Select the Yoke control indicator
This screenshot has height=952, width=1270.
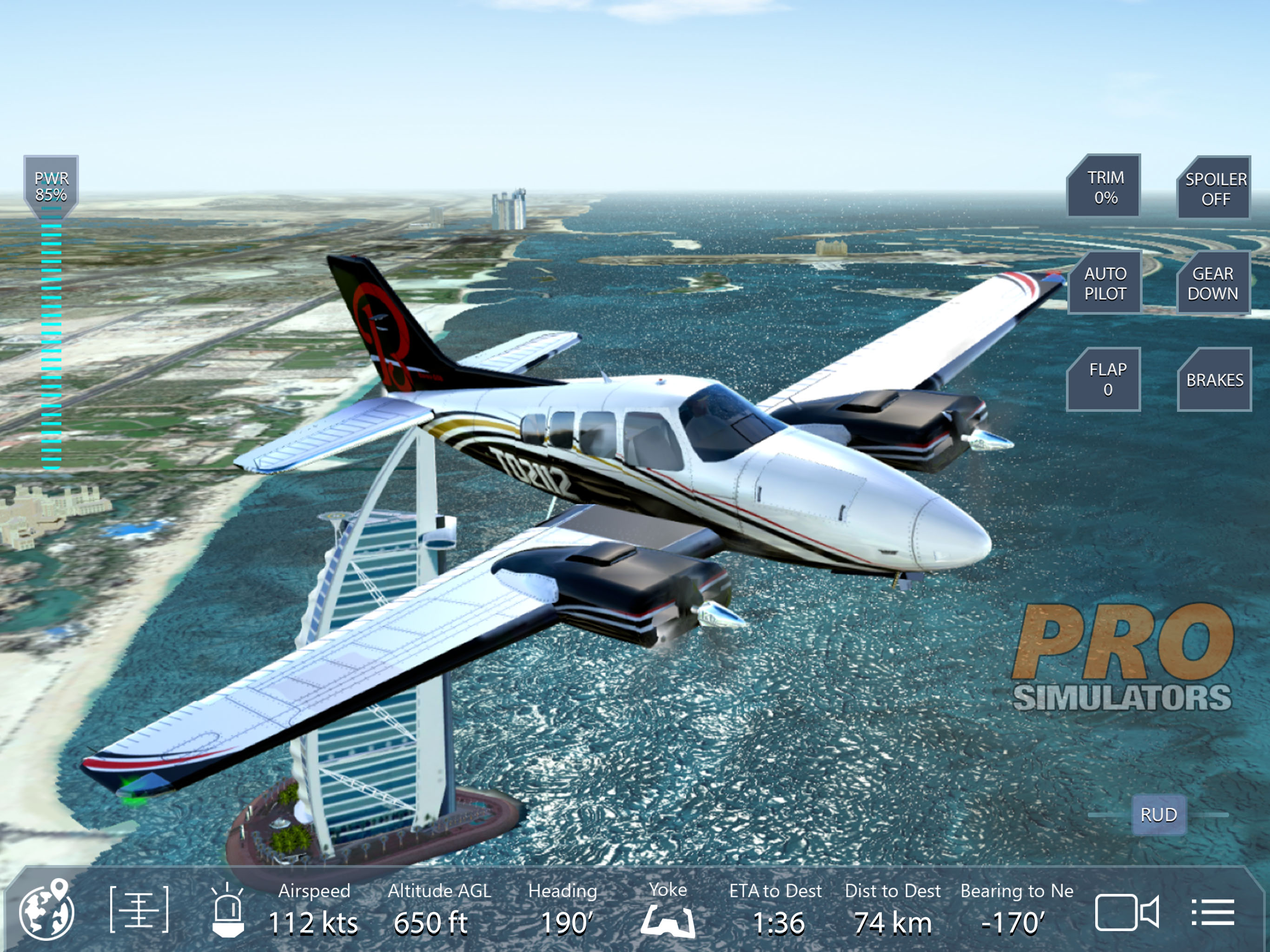[x=668, y=913]
